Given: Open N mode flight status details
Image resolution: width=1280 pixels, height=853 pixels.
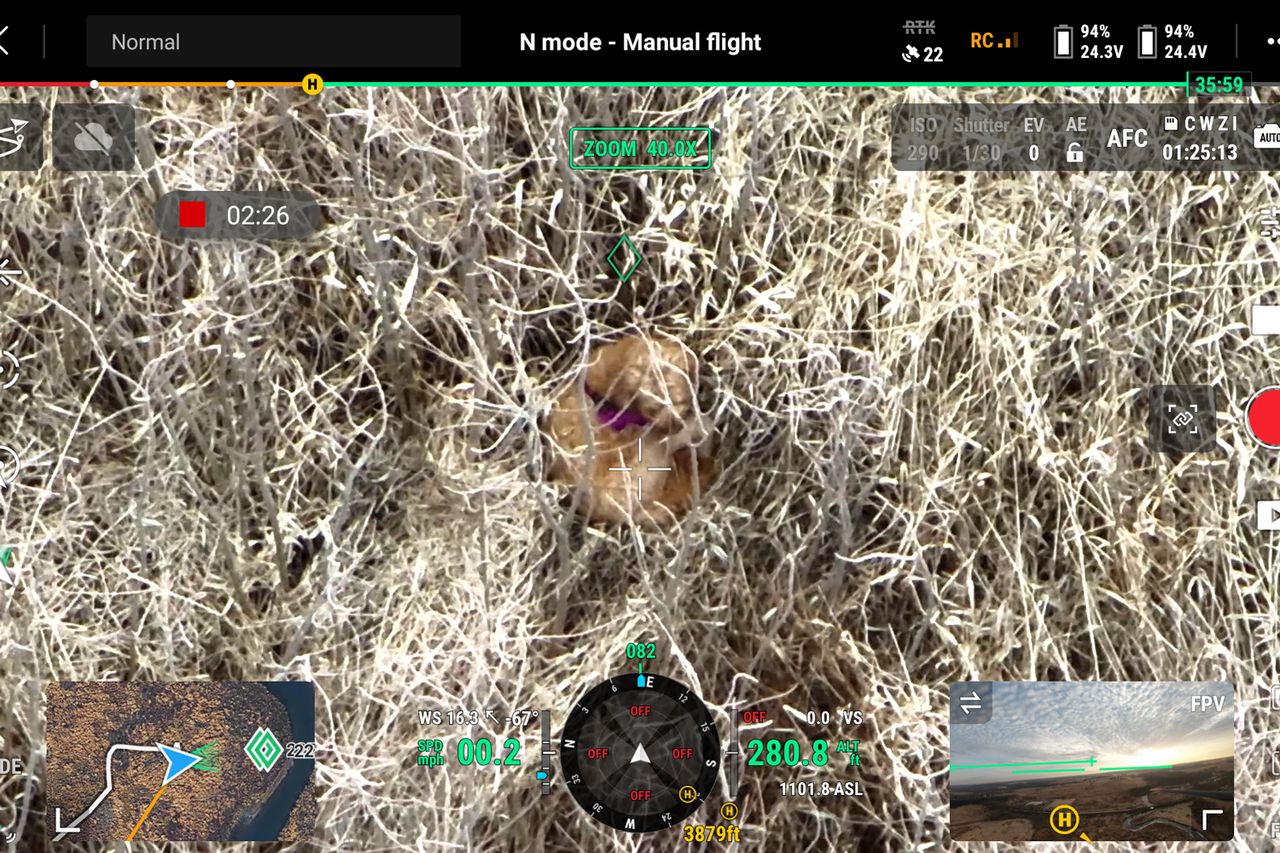Looking at the screenshot, I should pyautogui.click(x=639, y=42).
